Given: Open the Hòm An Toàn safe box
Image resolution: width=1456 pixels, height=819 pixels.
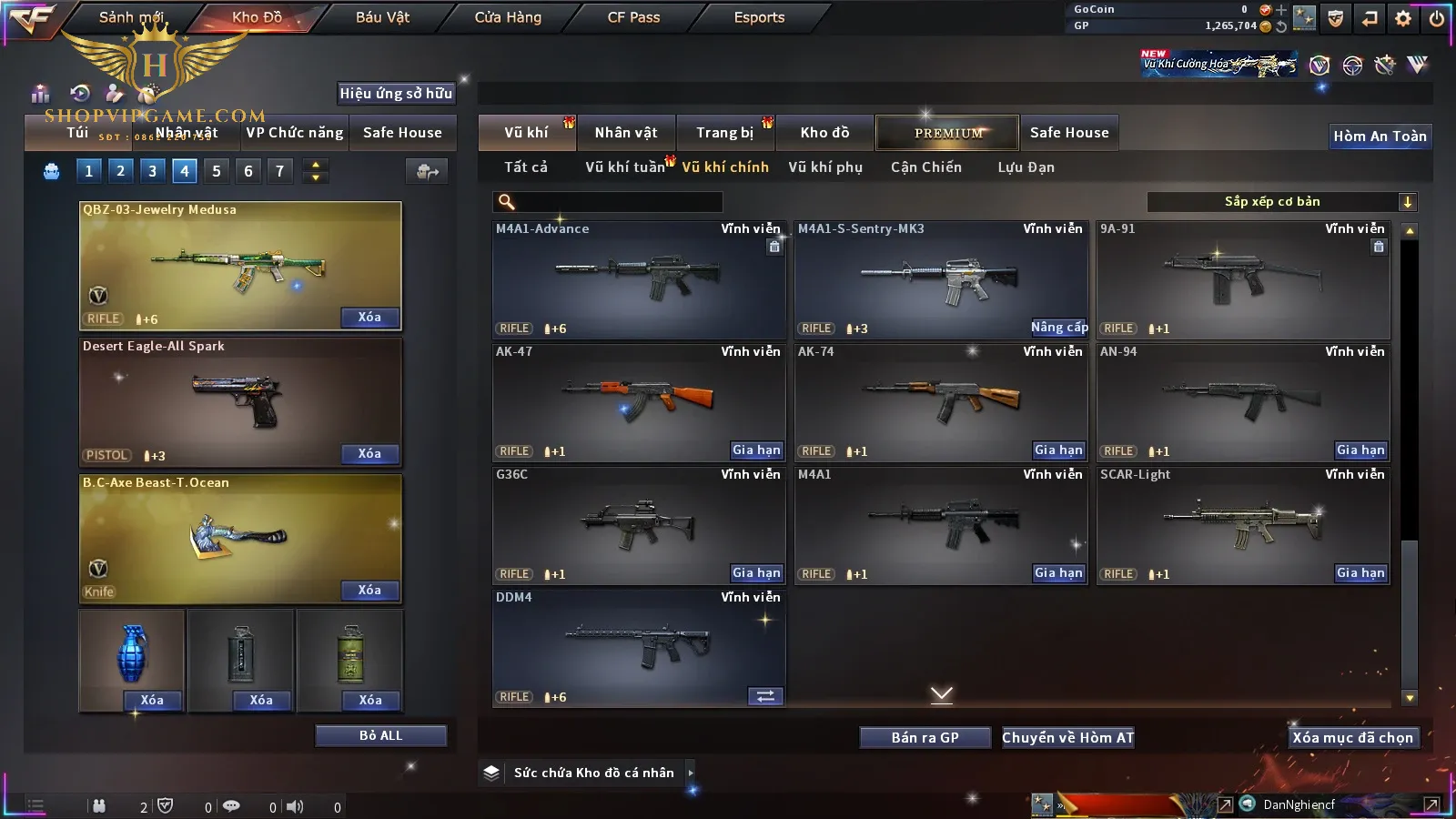Looking at the screenshot, I should (1380, 136).
